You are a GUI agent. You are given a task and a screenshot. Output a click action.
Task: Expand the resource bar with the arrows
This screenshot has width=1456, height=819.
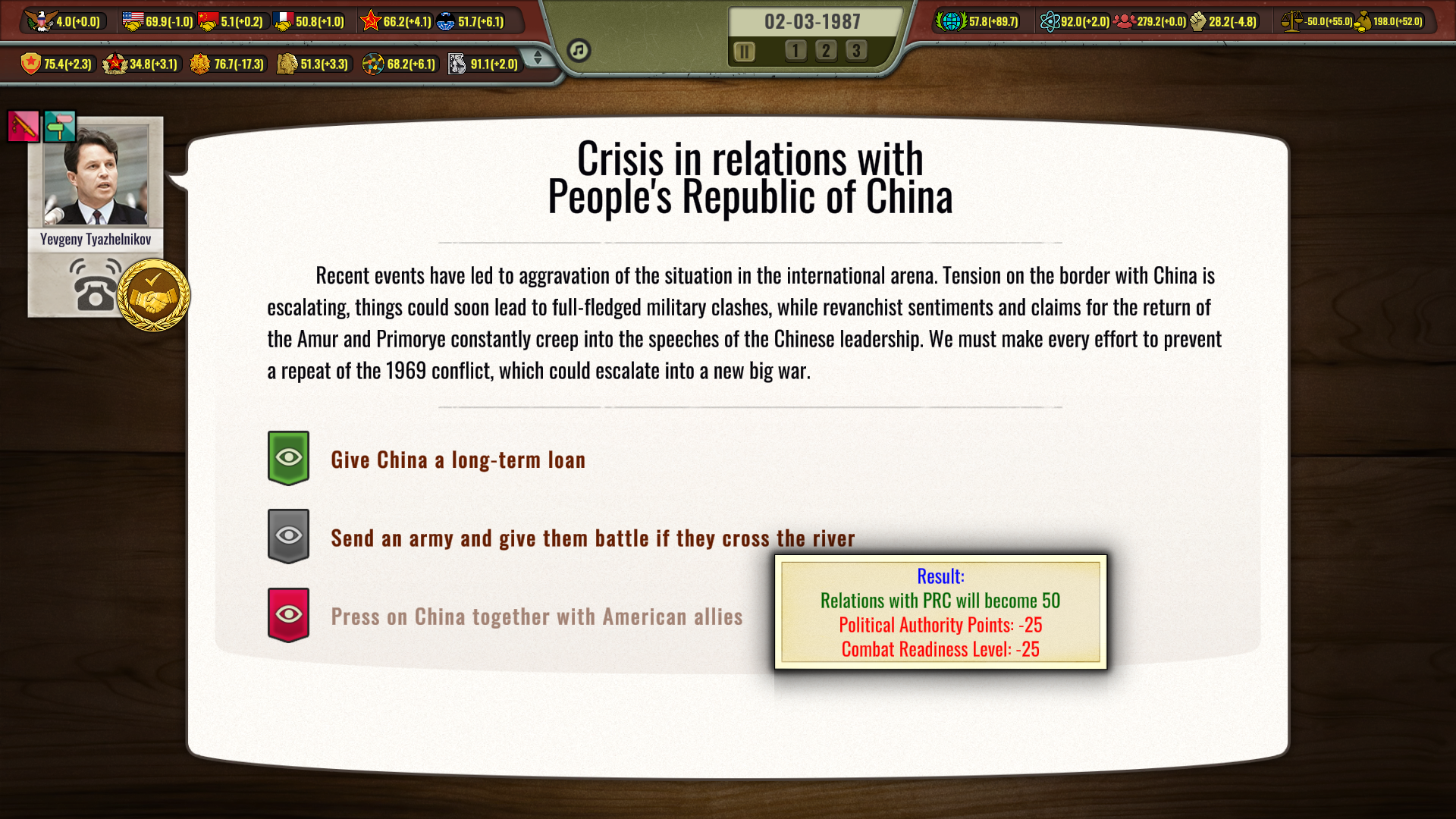538,58
